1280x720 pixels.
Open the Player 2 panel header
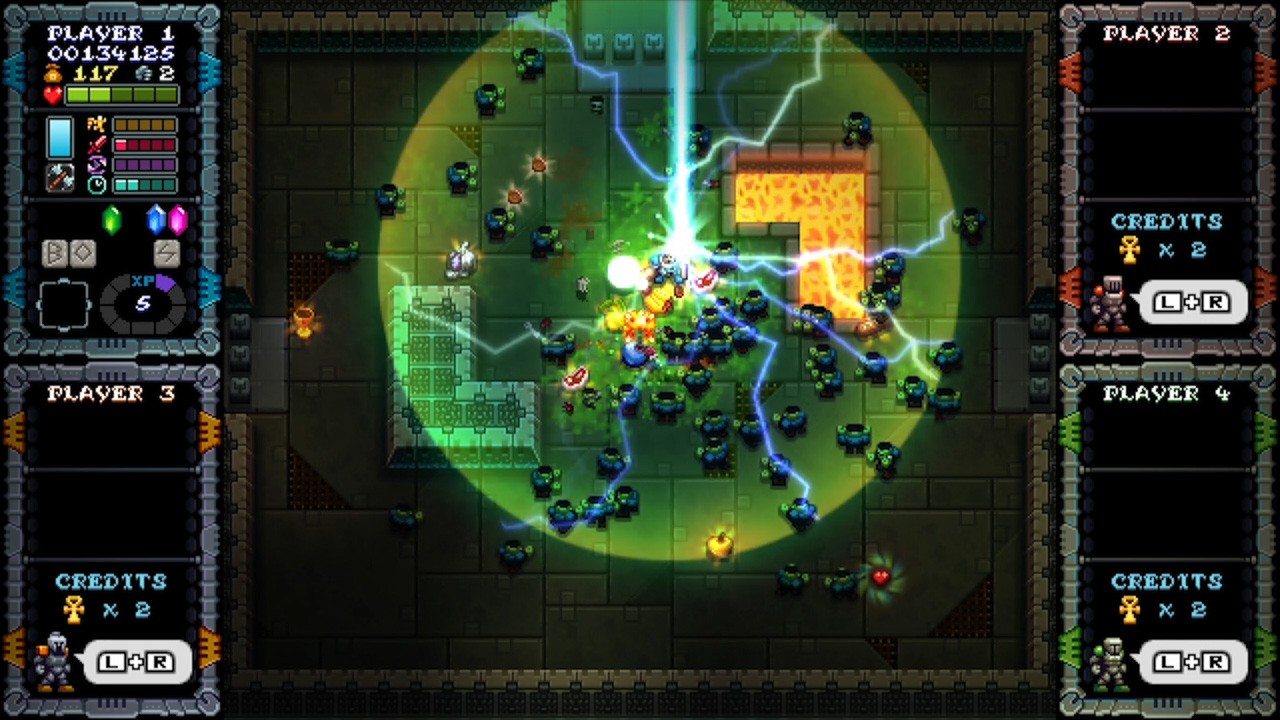tap(1167, 33)
